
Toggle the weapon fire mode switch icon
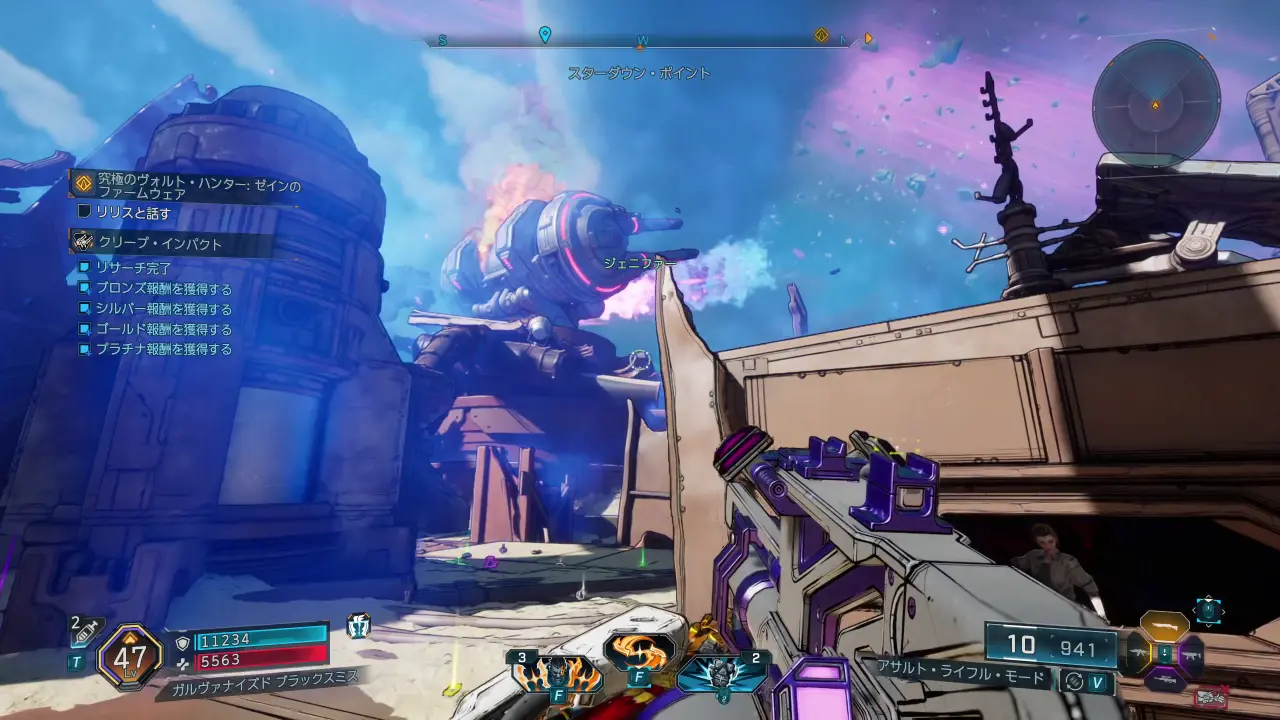click(x=1074, y=680)
